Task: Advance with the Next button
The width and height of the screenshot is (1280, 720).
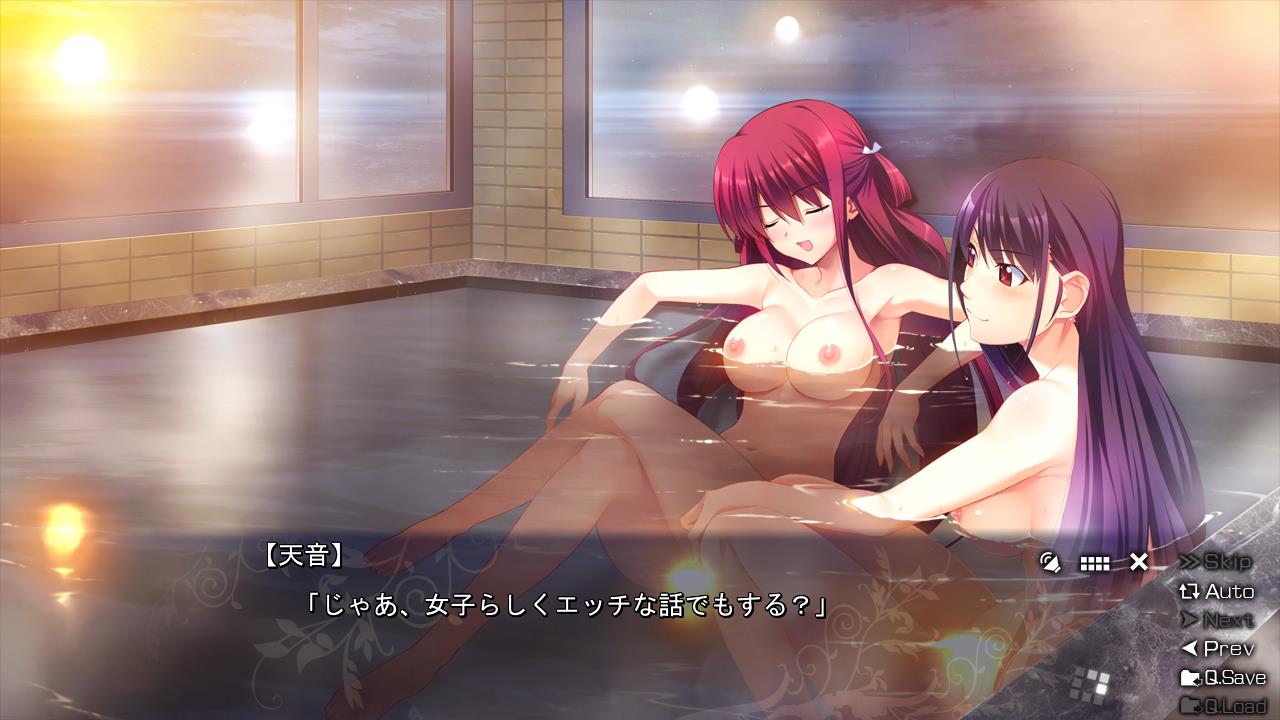Action: [1217, 620]
